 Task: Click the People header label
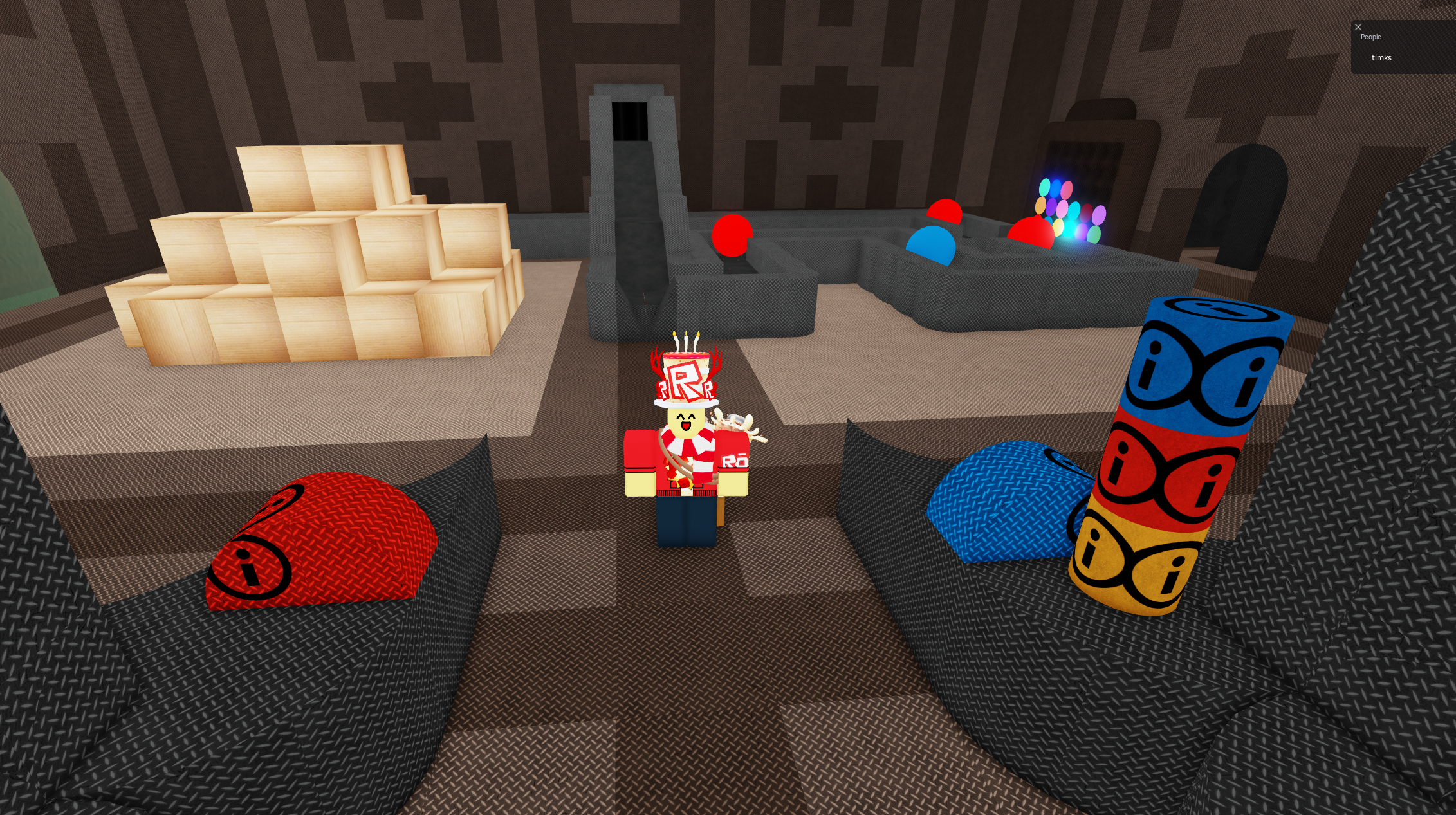(1370, 37)
